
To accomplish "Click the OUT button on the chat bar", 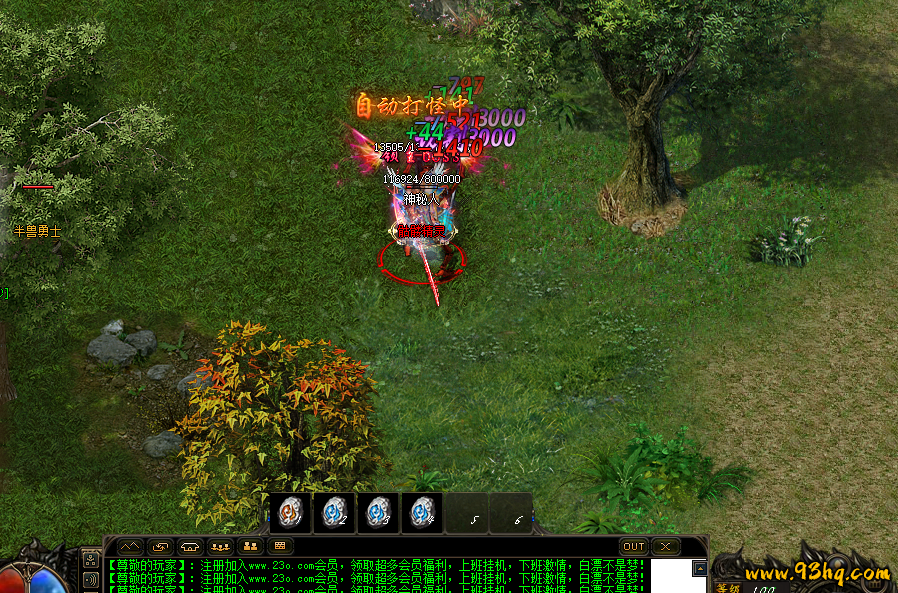I will [634, 547].
